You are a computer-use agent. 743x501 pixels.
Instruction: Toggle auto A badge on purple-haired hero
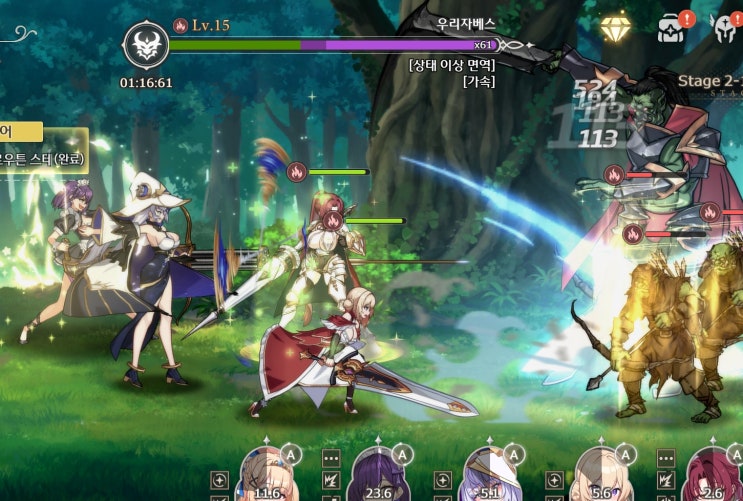coord(402,454)
